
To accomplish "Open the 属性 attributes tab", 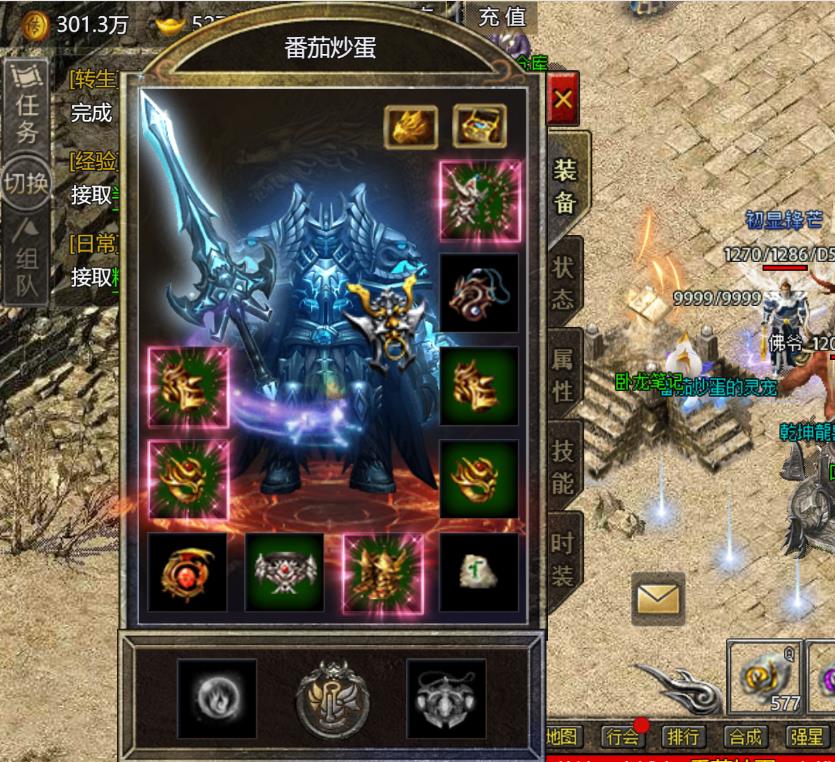I will 563,374.
